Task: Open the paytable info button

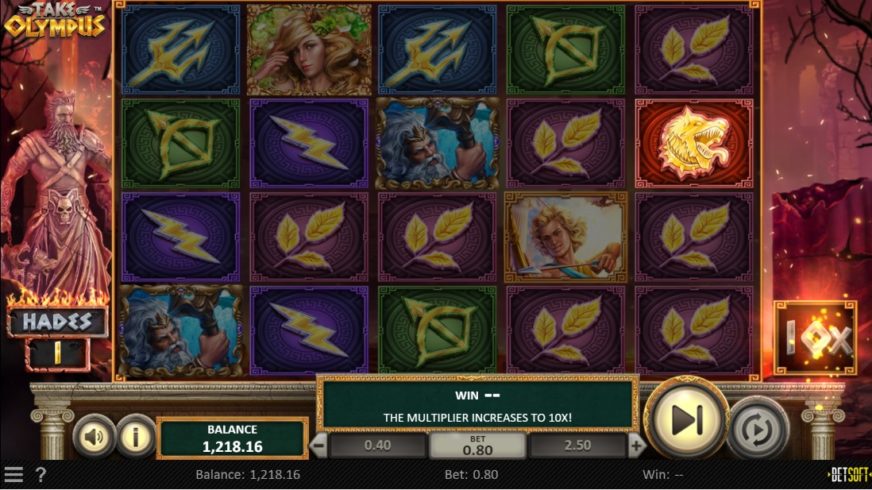Action: [134, 436]
